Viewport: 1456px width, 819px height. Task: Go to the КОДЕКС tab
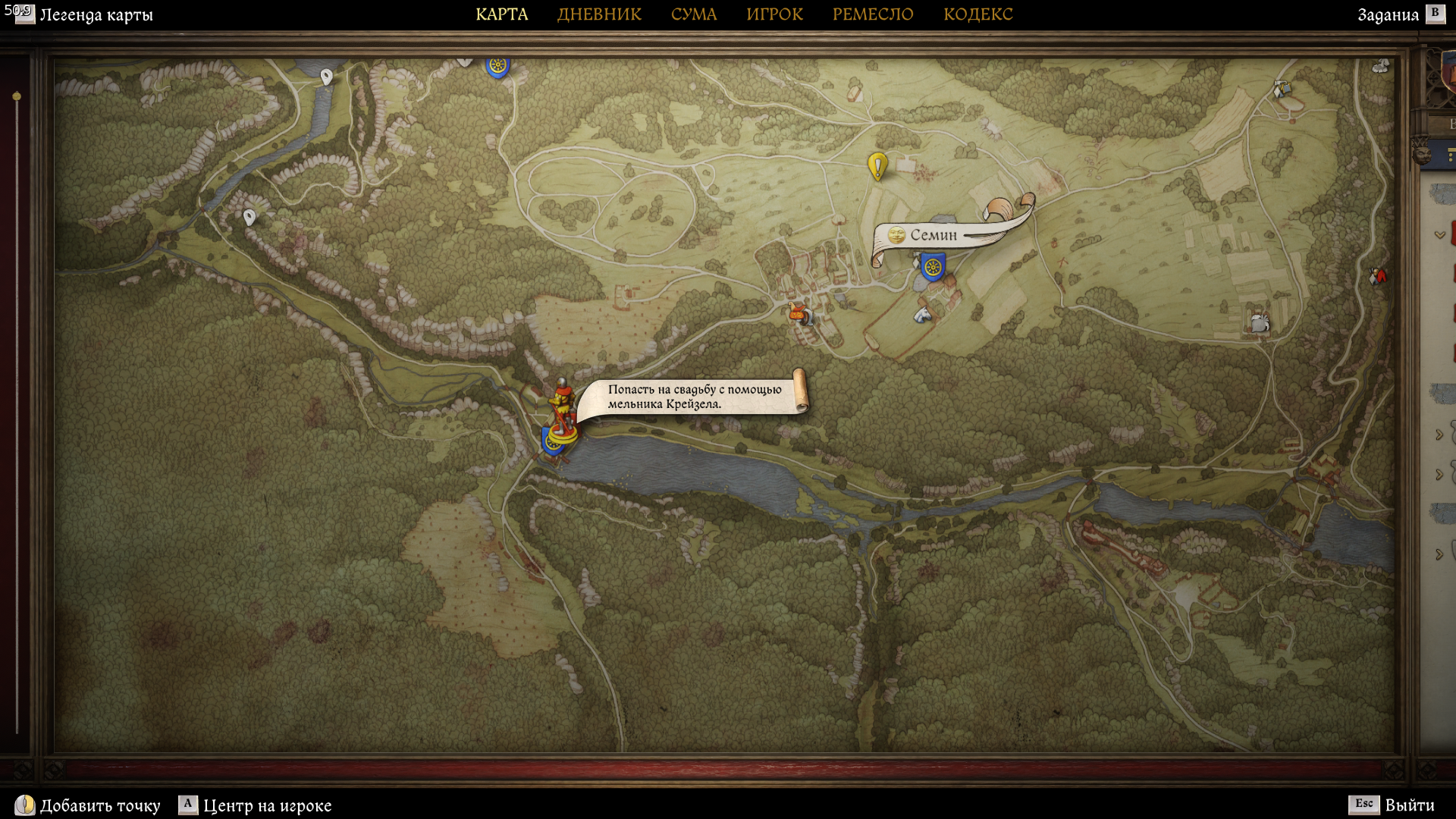coord(977,14)
